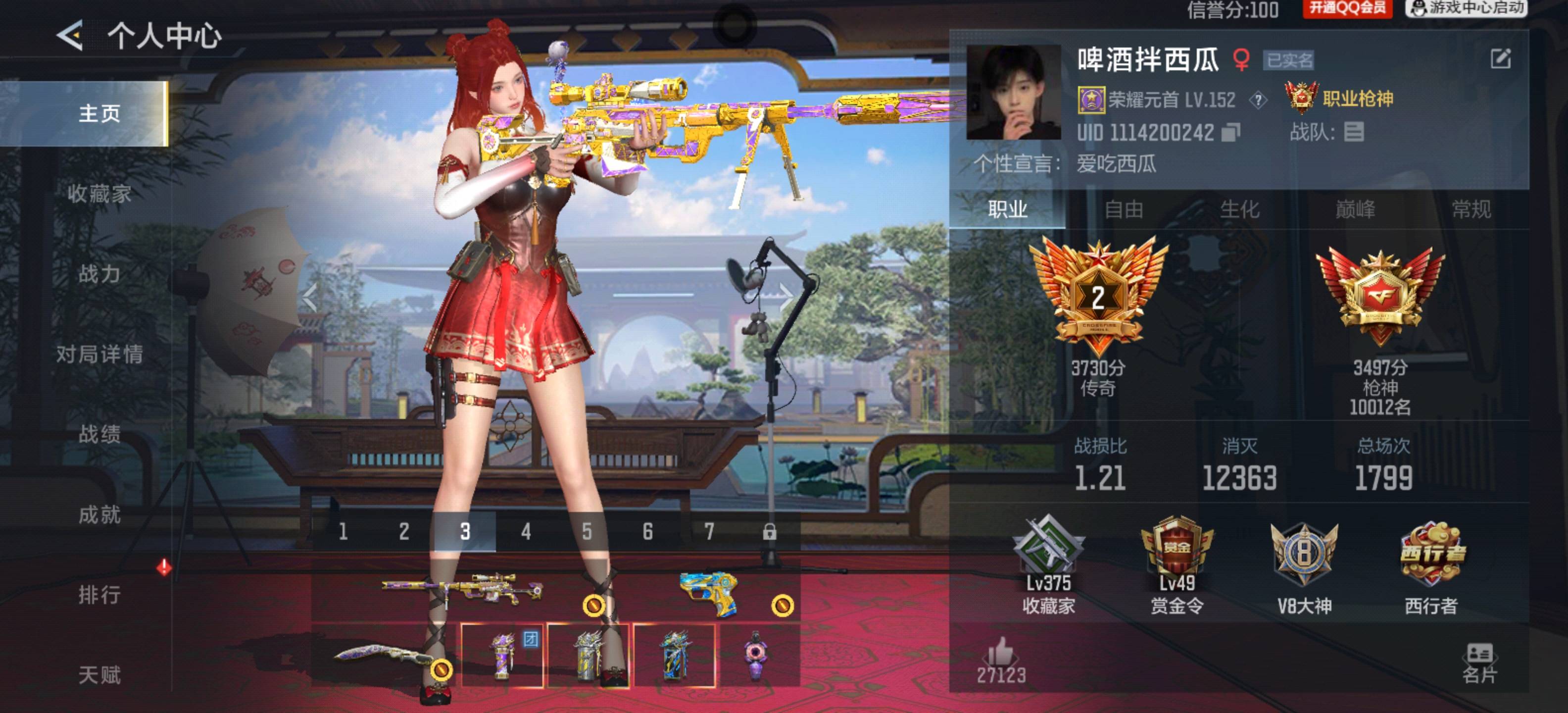1568x713 pixels.
Task: Tap the back arrow next to 个人中心
Action: (70, 35)
